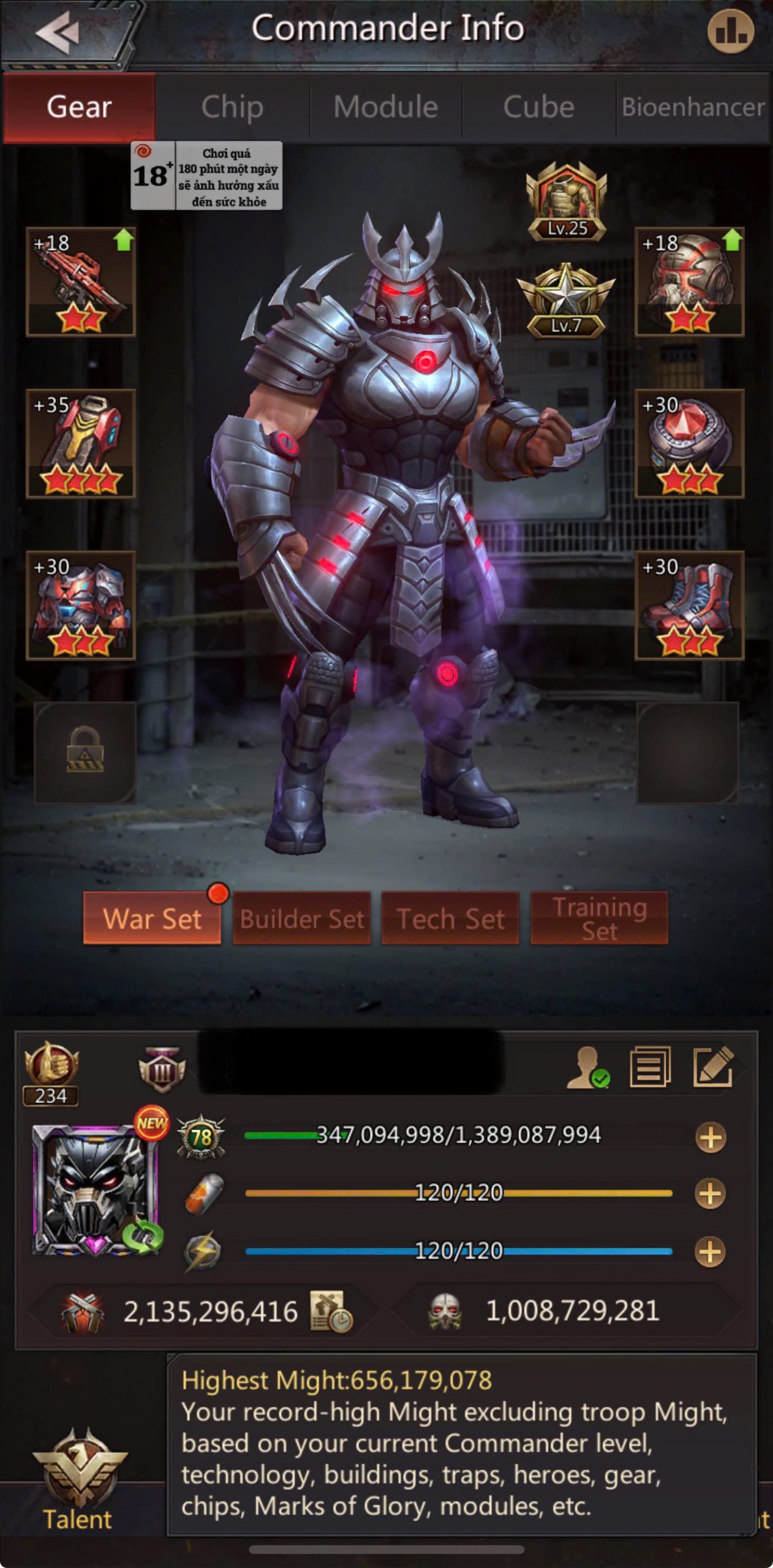Choose the red boots gear slot
This screenshot has width=773, height=1568.
pos(689,605)
